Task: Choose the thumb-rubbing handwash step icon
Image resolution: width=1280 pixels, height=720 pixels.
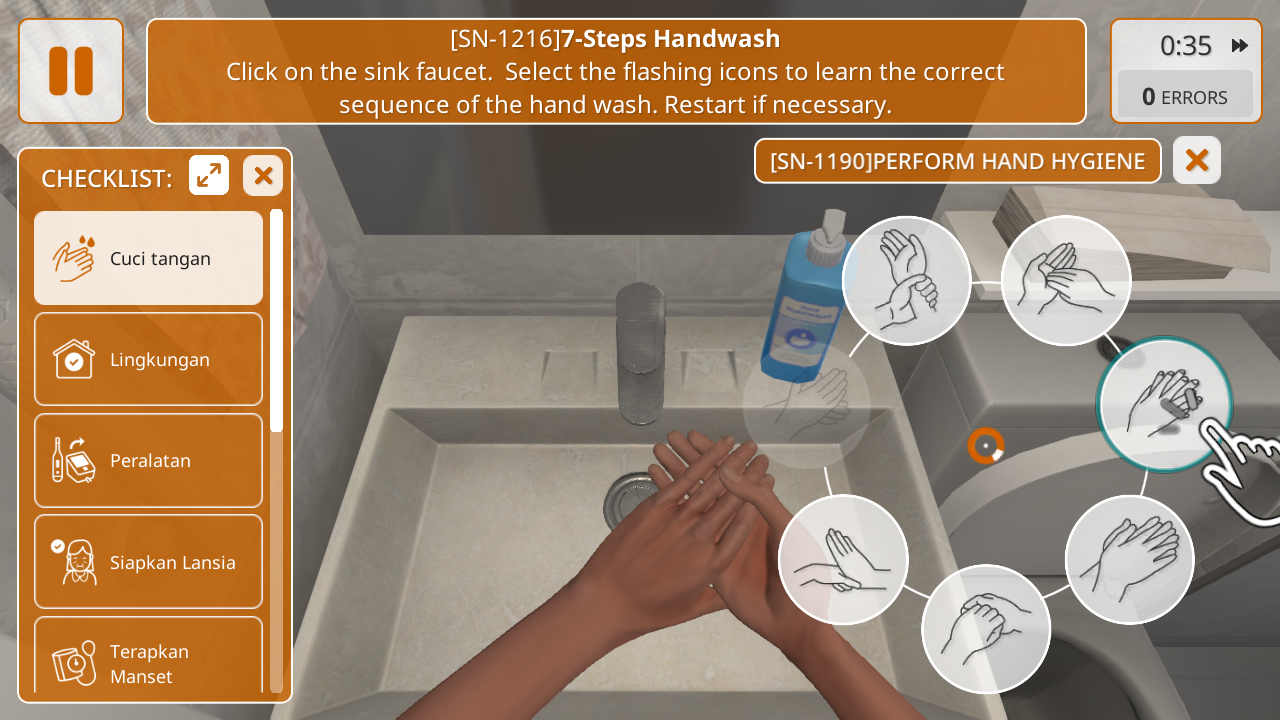Action: pyautogui.click(x=986, y=629)
